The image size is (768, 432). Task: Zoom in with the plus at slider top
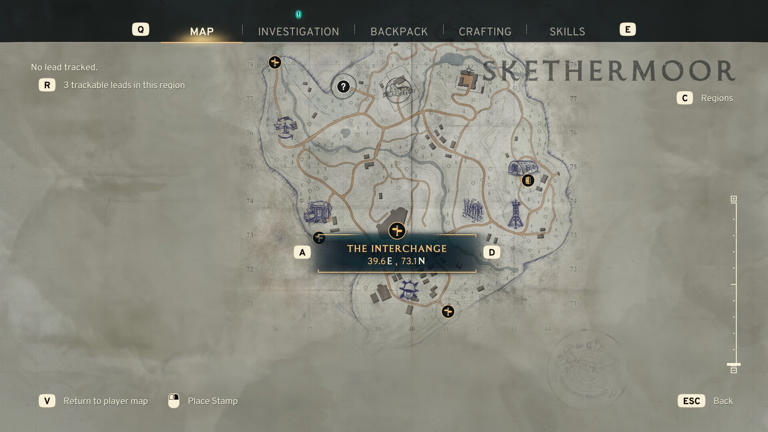[x=733, y=200]
